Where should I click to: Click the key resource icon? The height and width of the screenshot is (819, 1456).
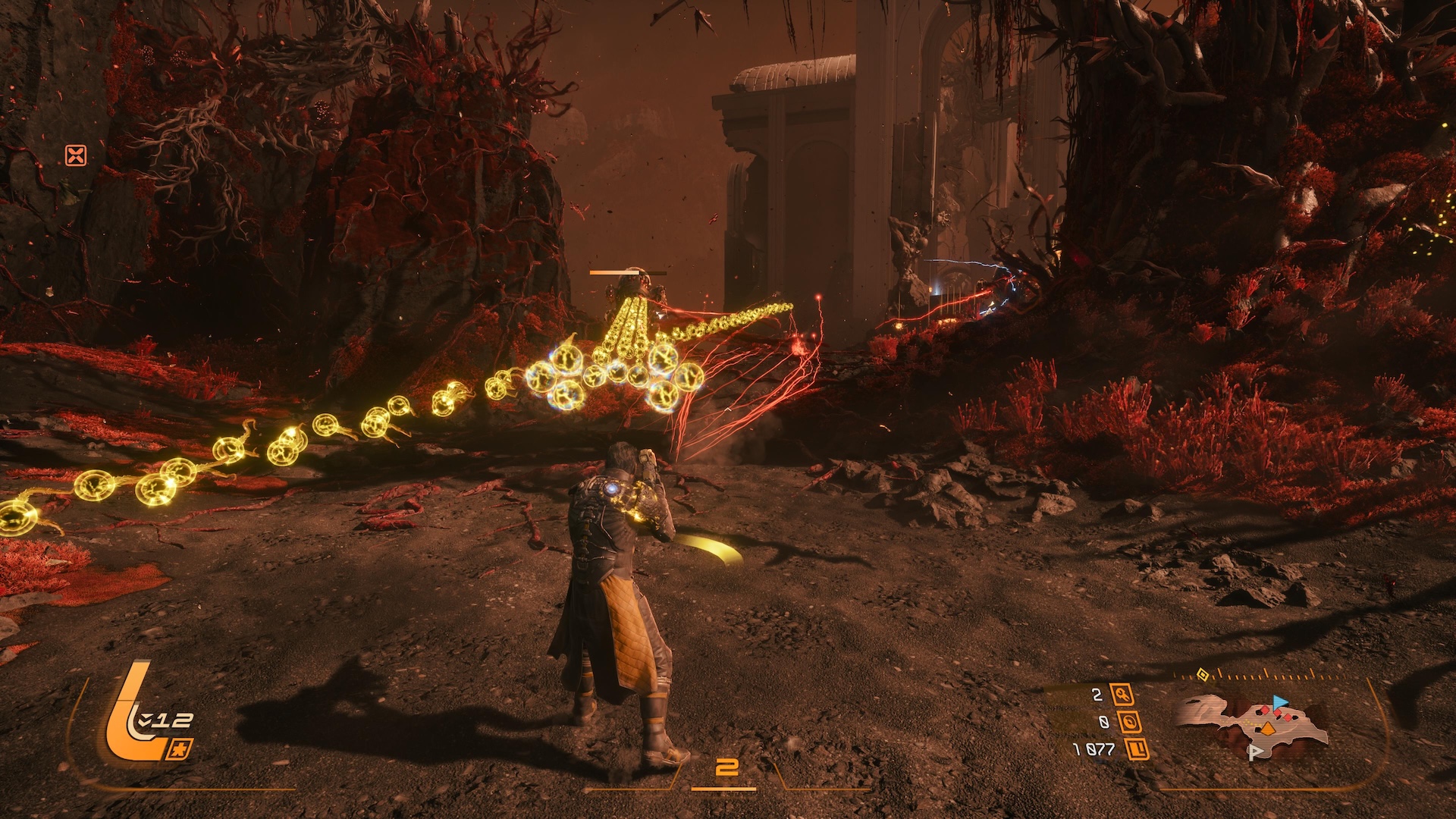tap(1122, 694)
